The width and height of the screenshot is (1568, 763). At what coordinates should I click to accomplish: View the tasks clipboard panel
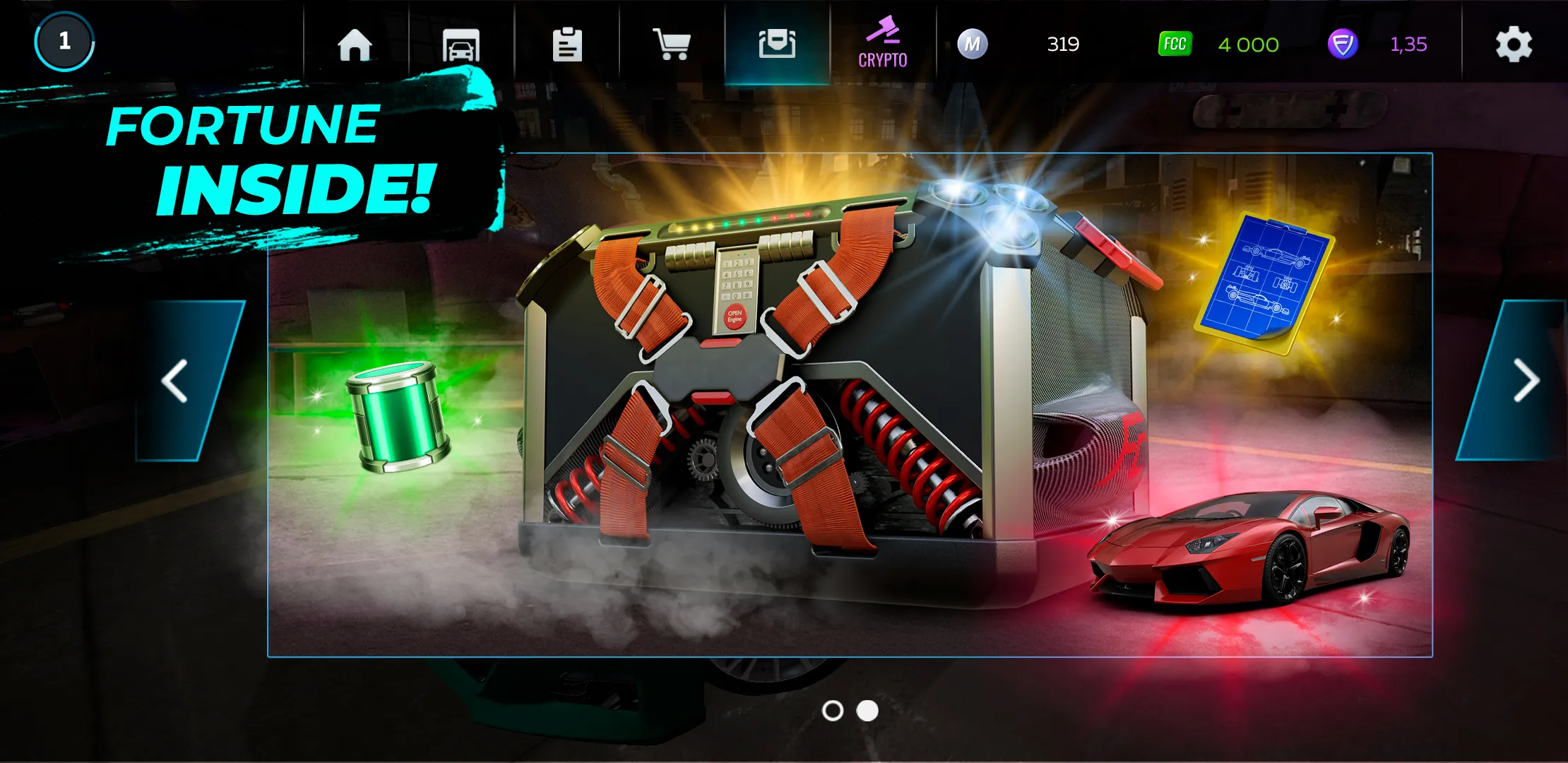point(569,45)
